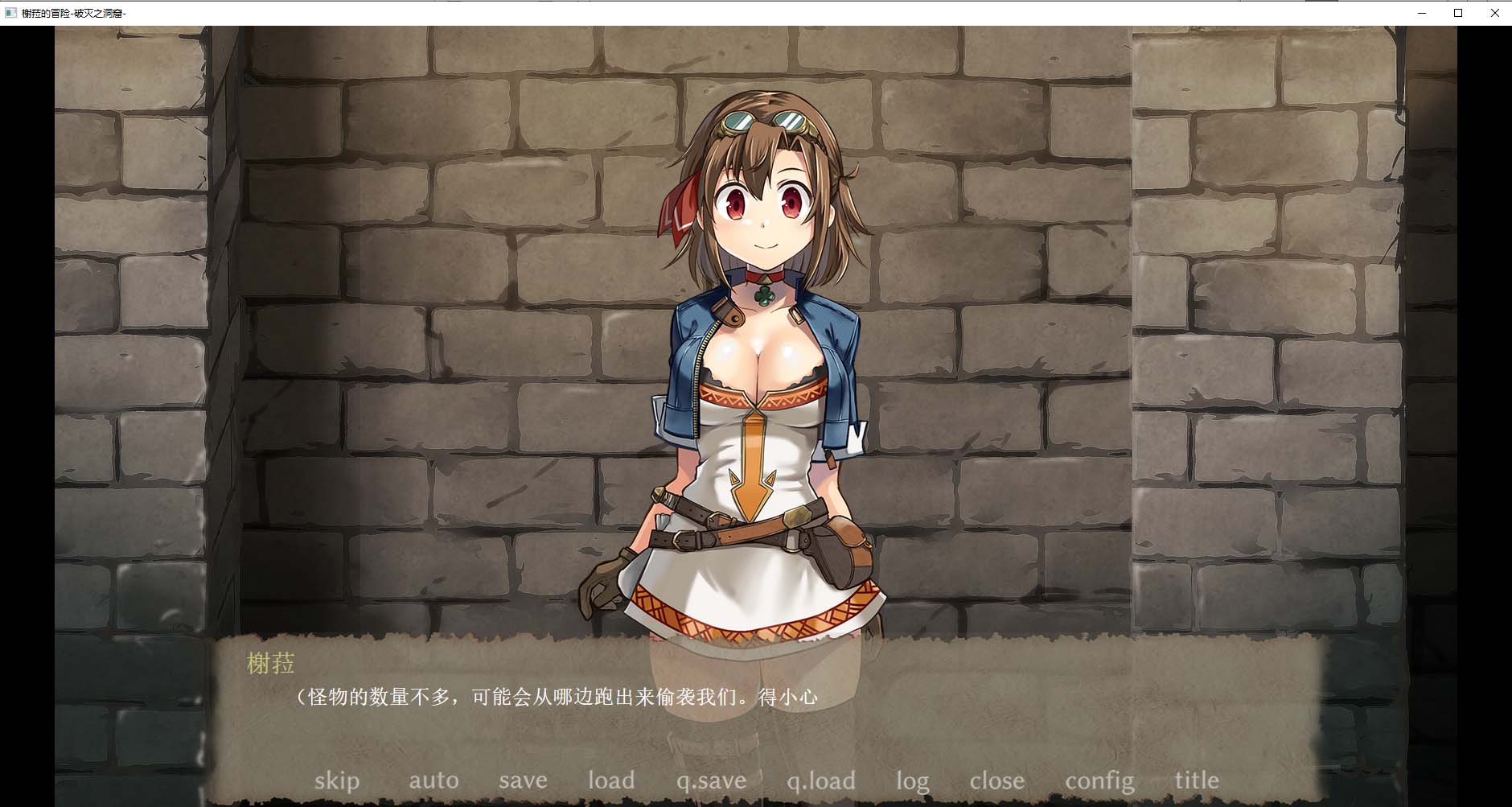
Task: Open the save screen
Action: (523, 779)
